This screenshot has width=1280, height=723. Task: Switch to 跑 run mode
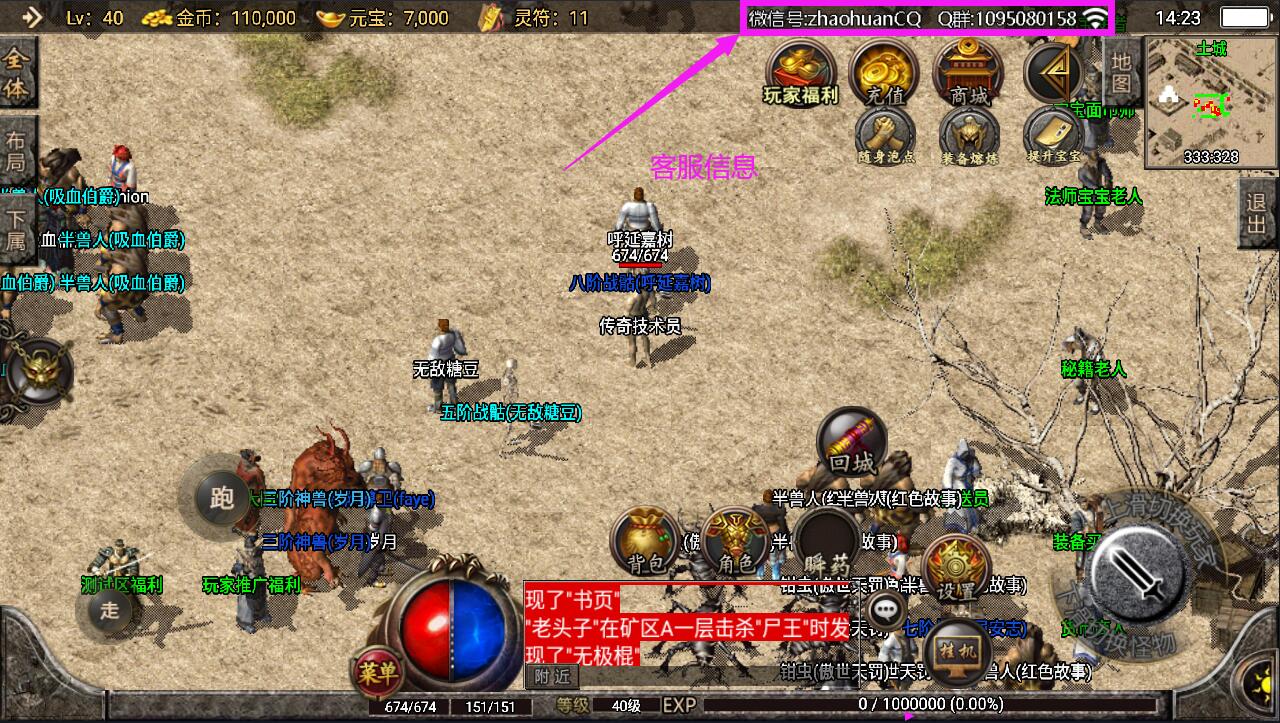(222, 497)
